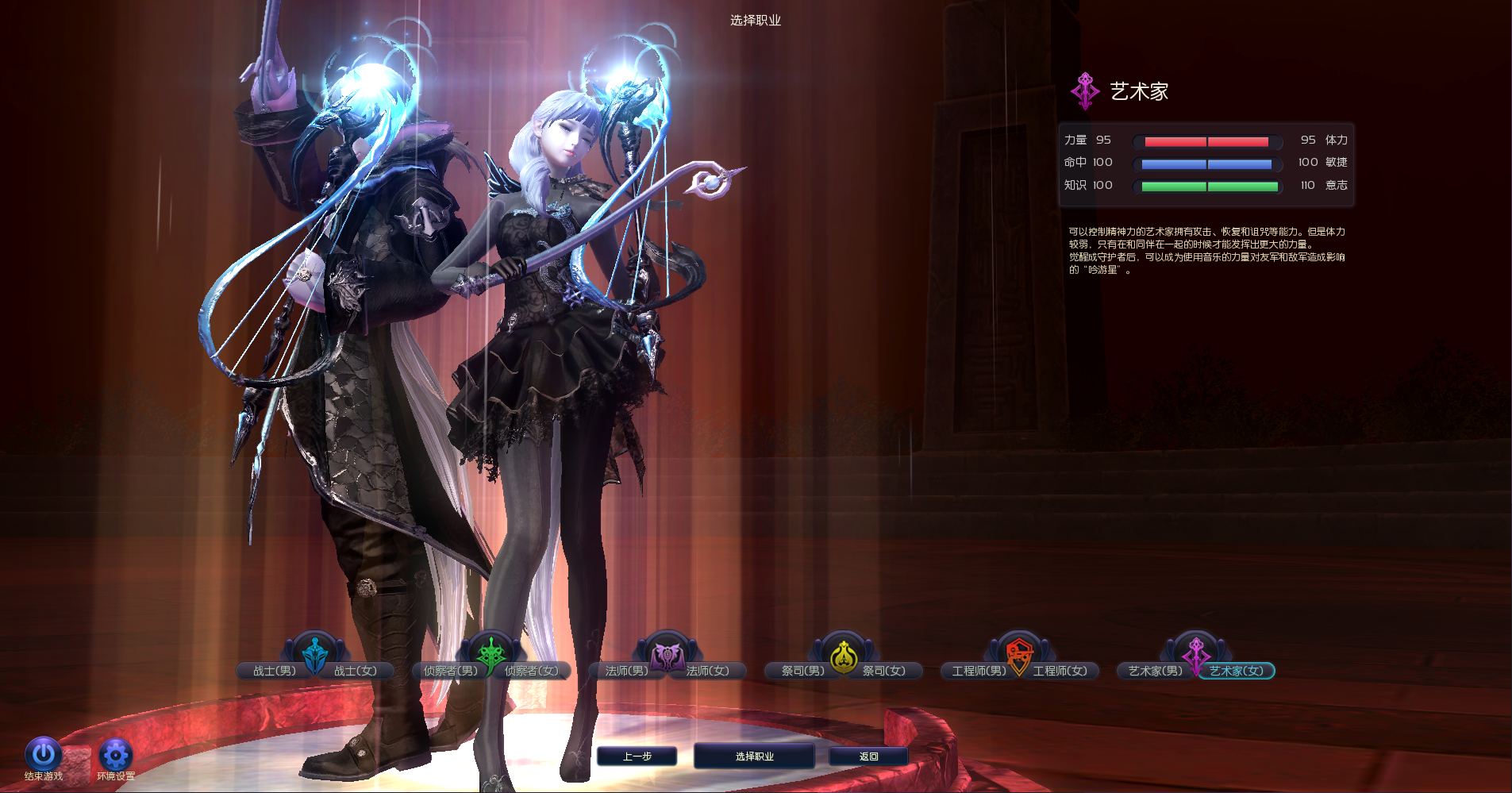This screenshot has width=1512, height=793.
Task: Choose the 法师(男) mage class
Action: coord(626,671)
